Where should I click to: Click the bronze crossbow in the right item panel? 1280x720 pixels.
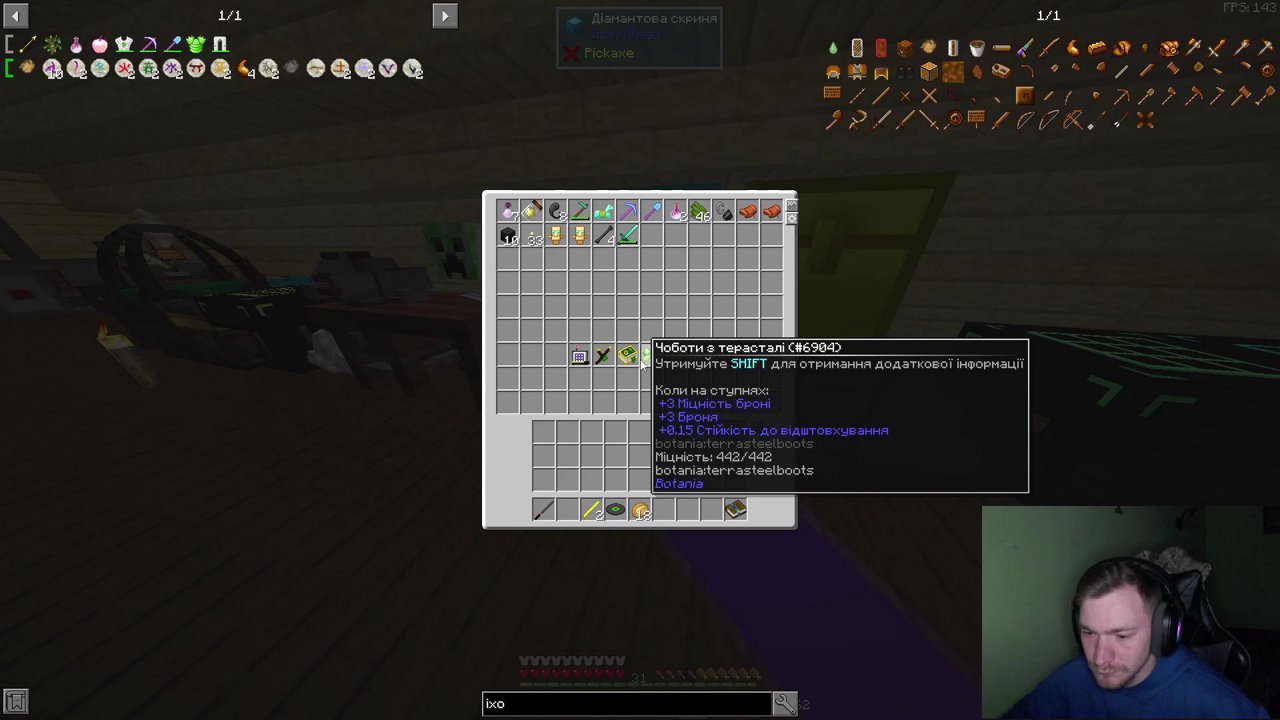point(1071,118)
